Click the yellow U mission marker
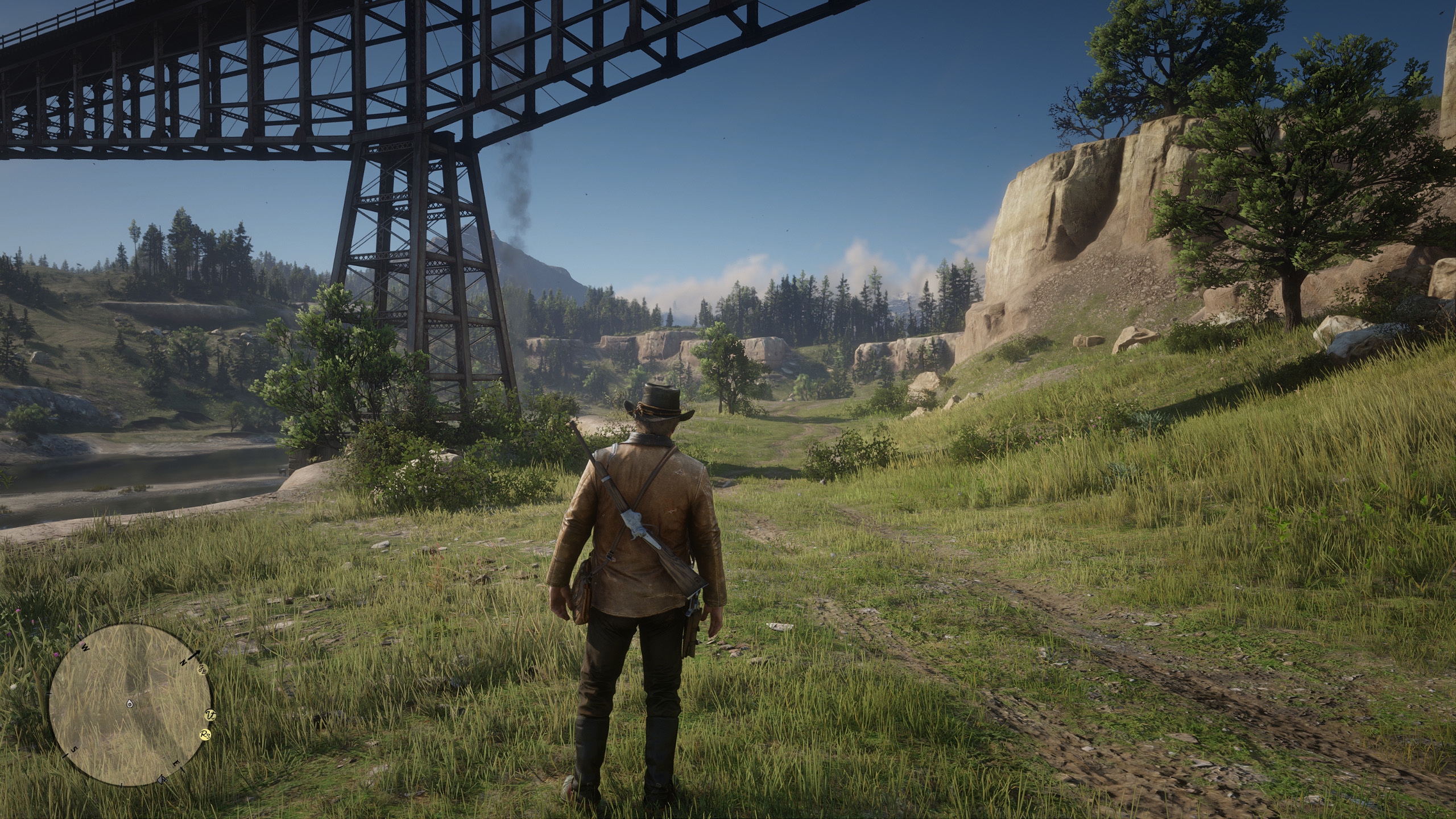 point(210,714)
